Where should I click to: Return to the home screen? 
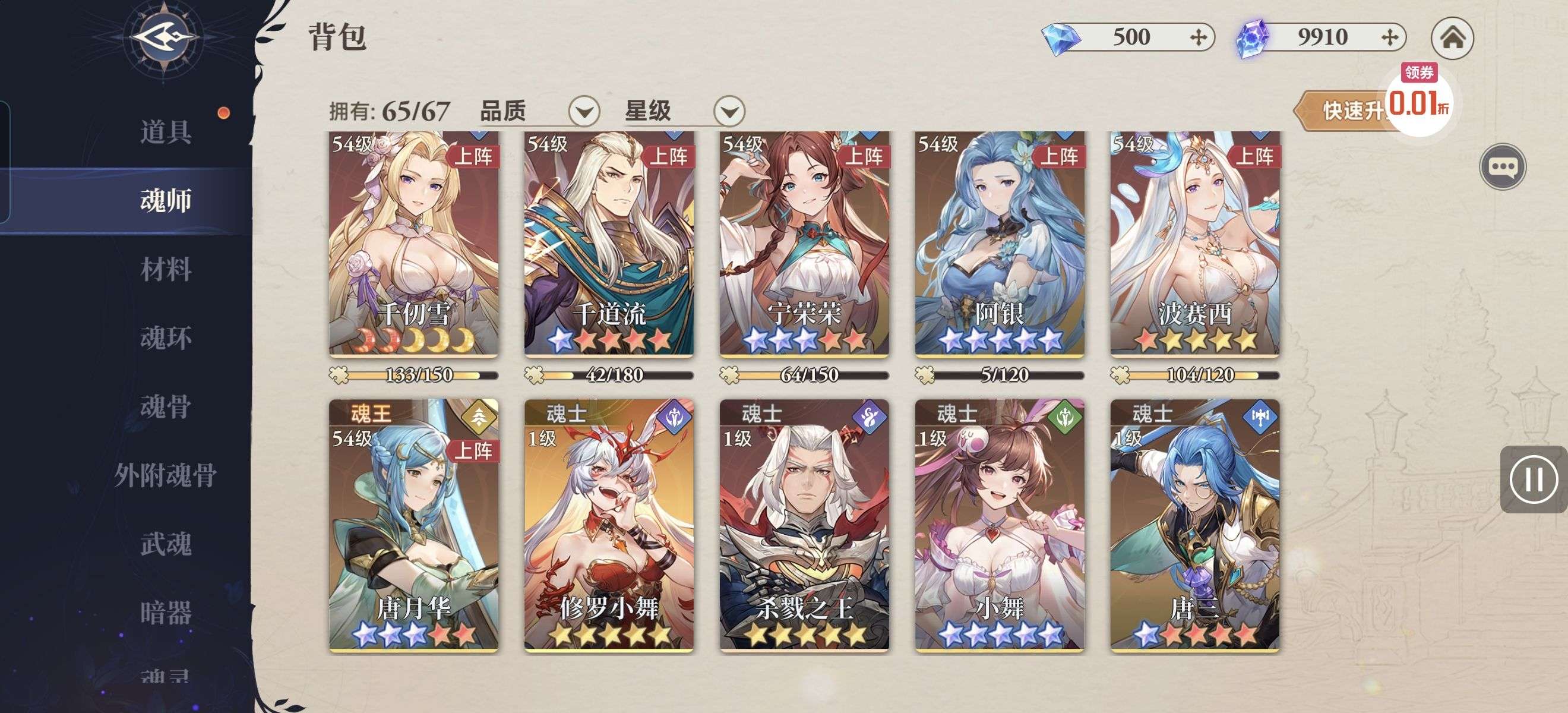[1452, 38]
